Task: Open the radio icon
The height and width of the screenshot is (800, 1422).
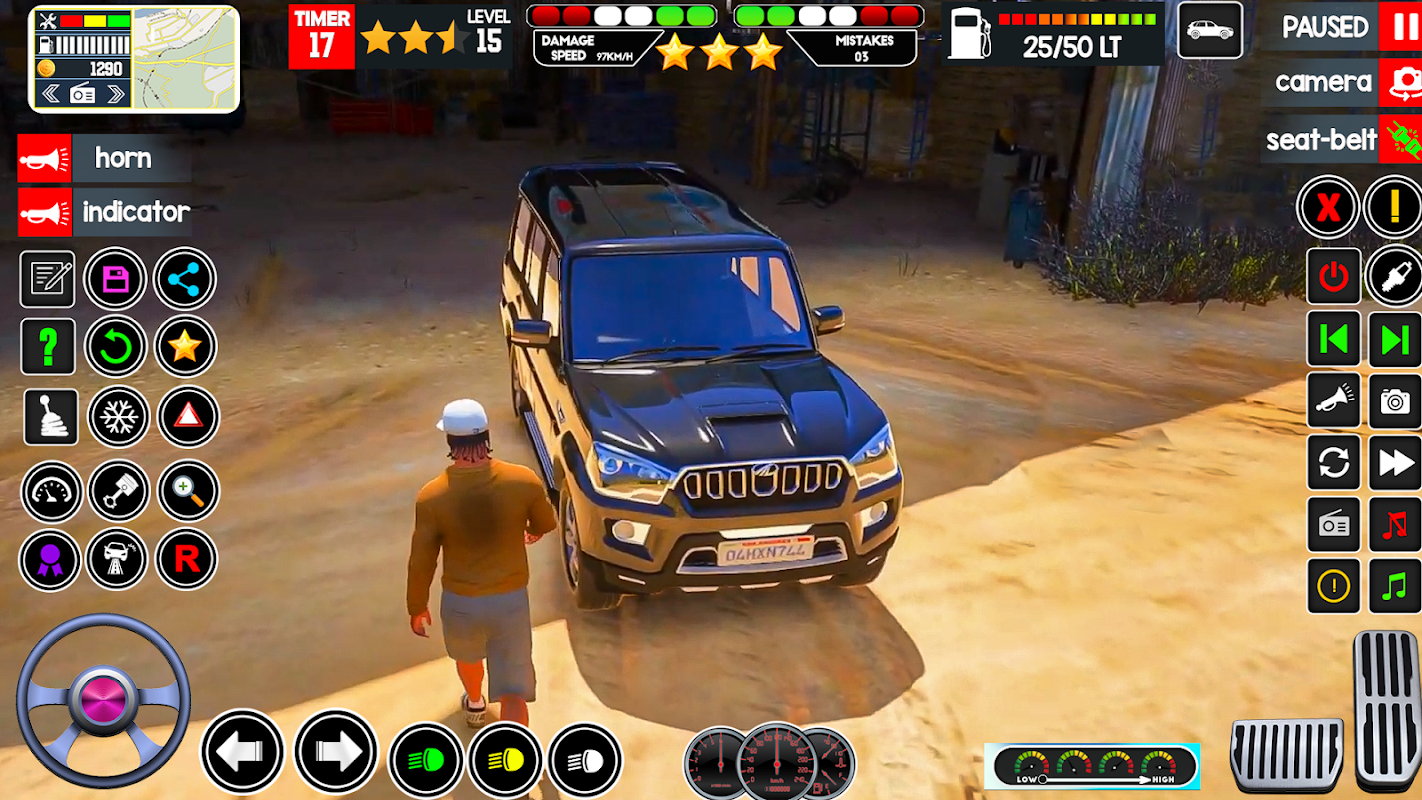Action: 1334,525
